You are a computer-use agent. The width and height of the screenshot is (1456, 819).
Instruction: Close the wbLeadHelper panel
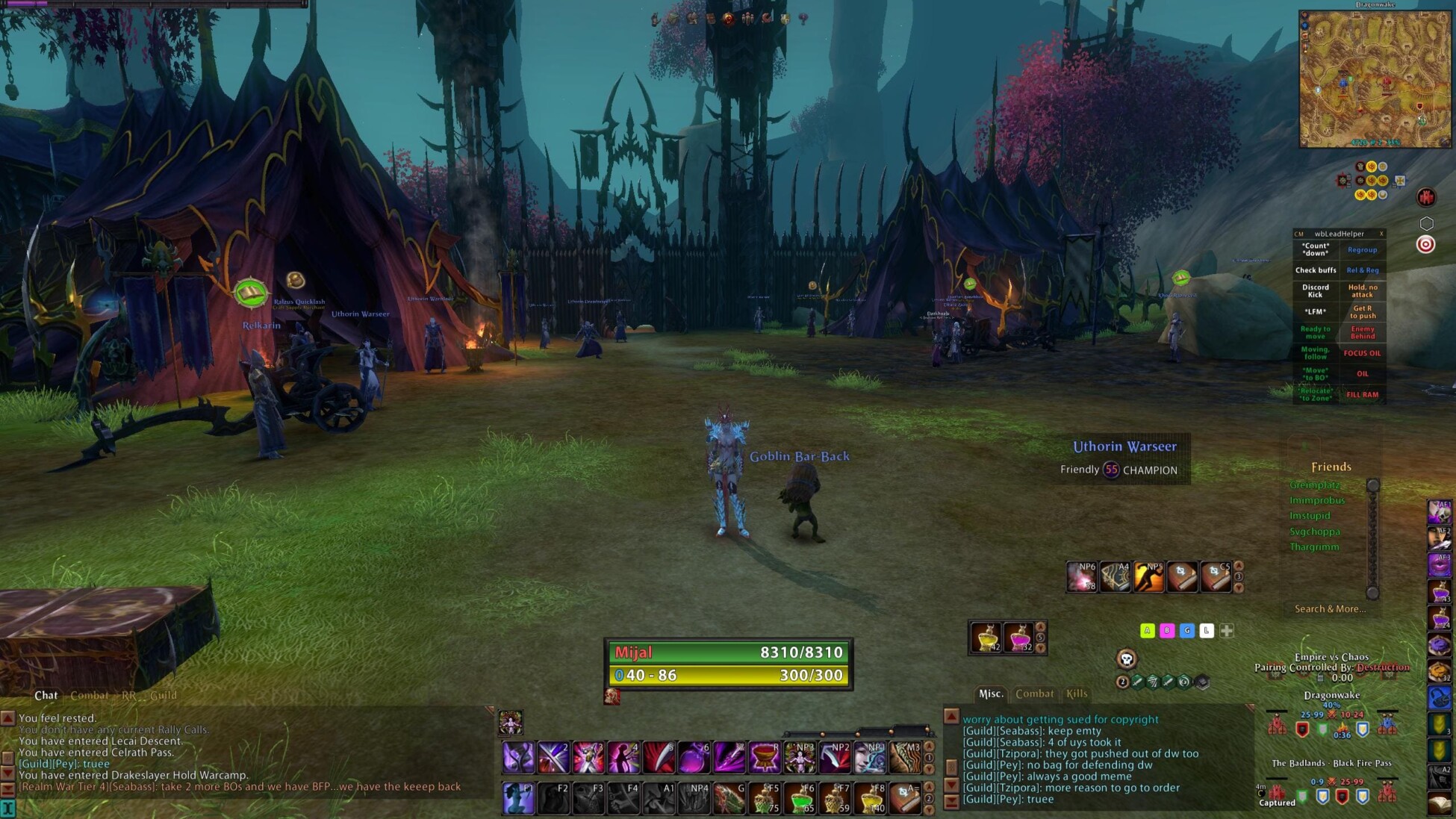(1381, 234)
